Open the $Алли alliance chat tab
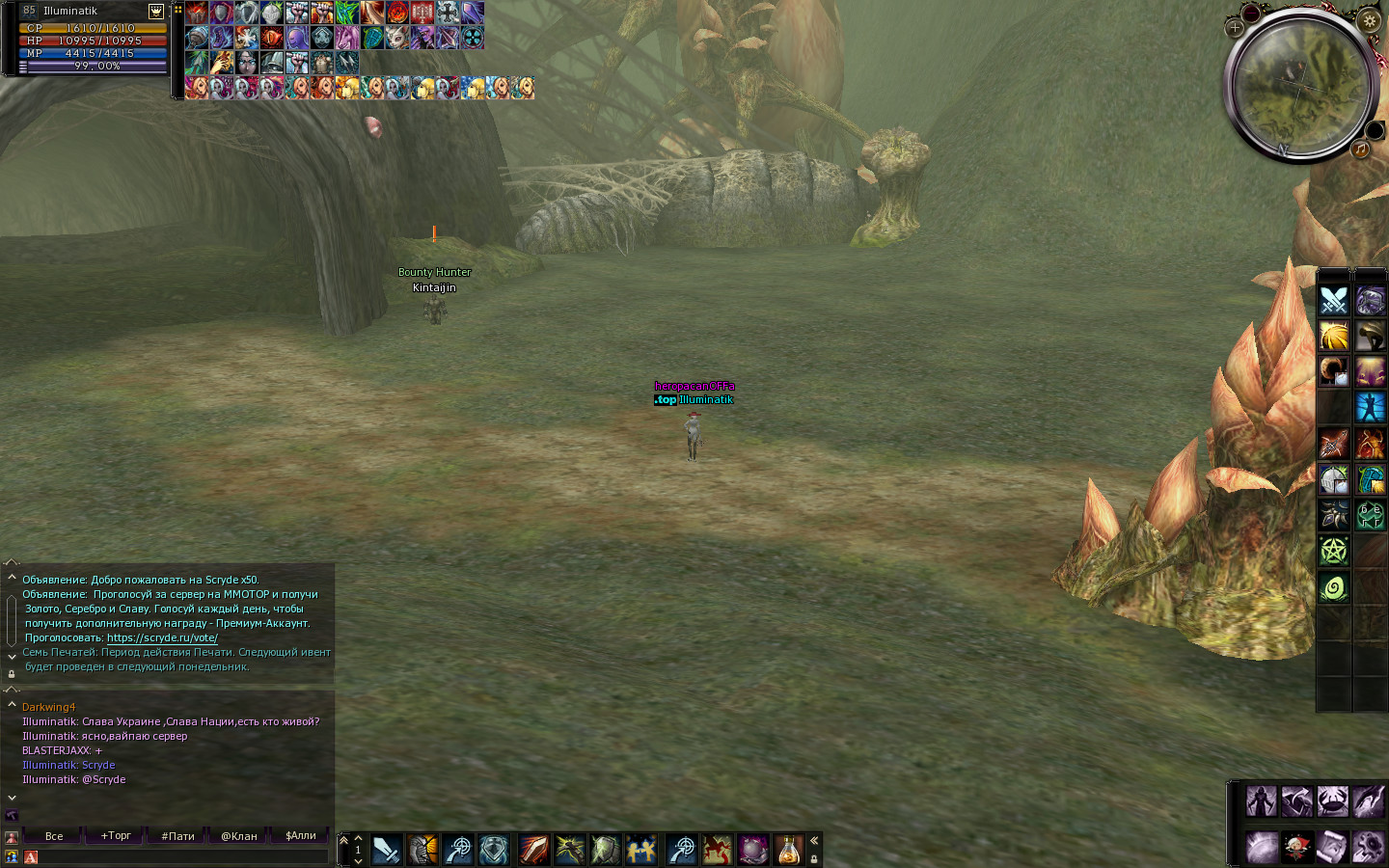 point(301,836)
